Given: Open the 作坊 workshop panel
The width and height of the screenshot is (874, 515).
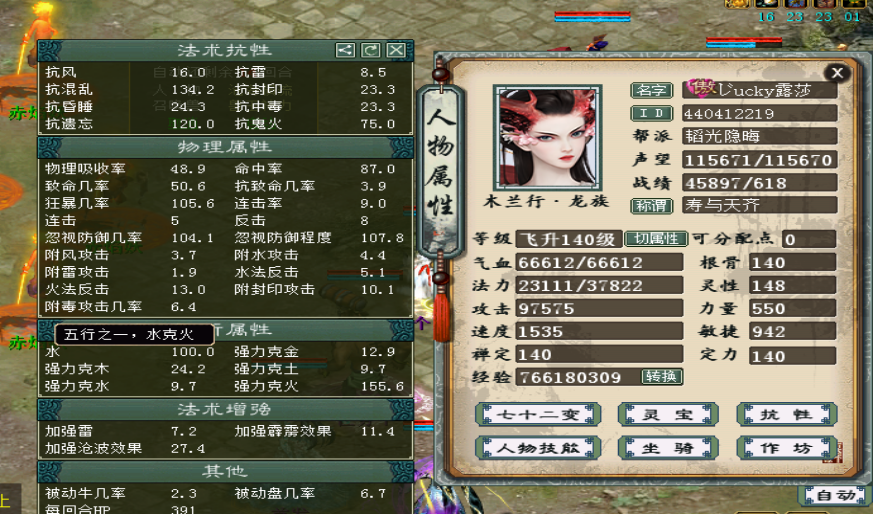Looking at the screenshot, I should 773,447.
